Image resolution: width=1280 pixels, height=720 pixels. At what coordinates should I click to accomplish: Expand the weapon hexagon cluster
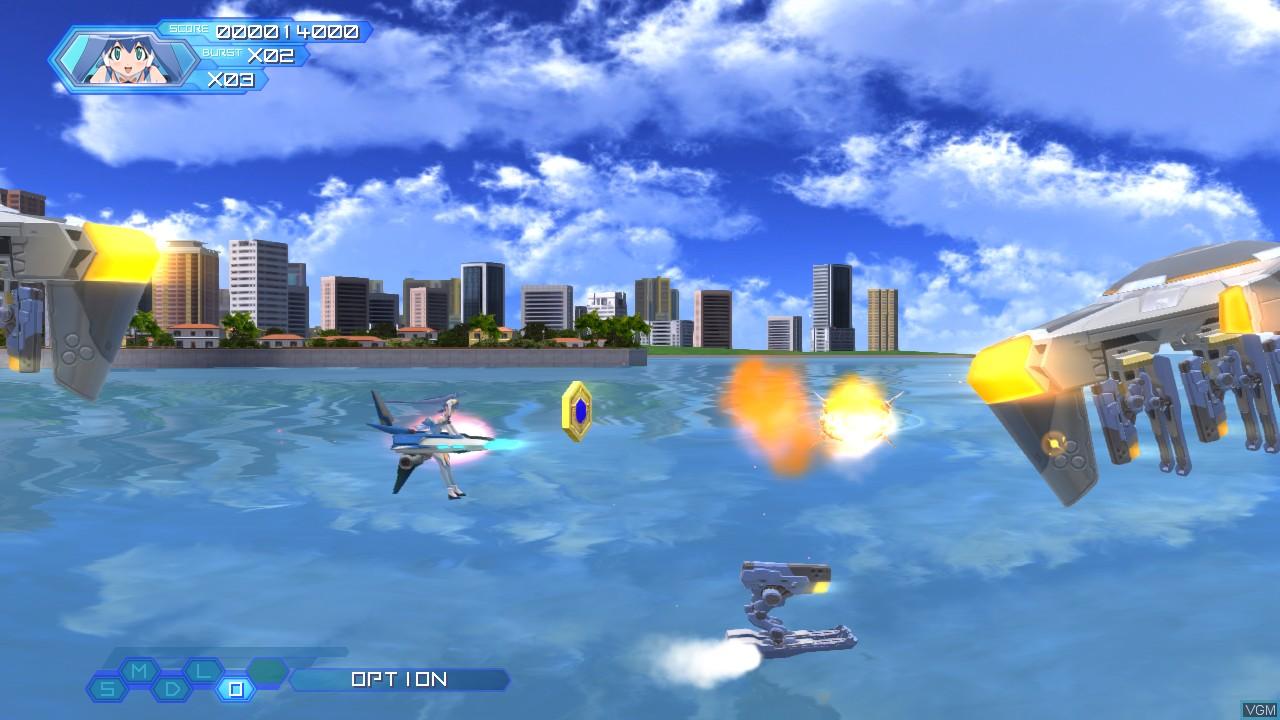pos(185,680)
